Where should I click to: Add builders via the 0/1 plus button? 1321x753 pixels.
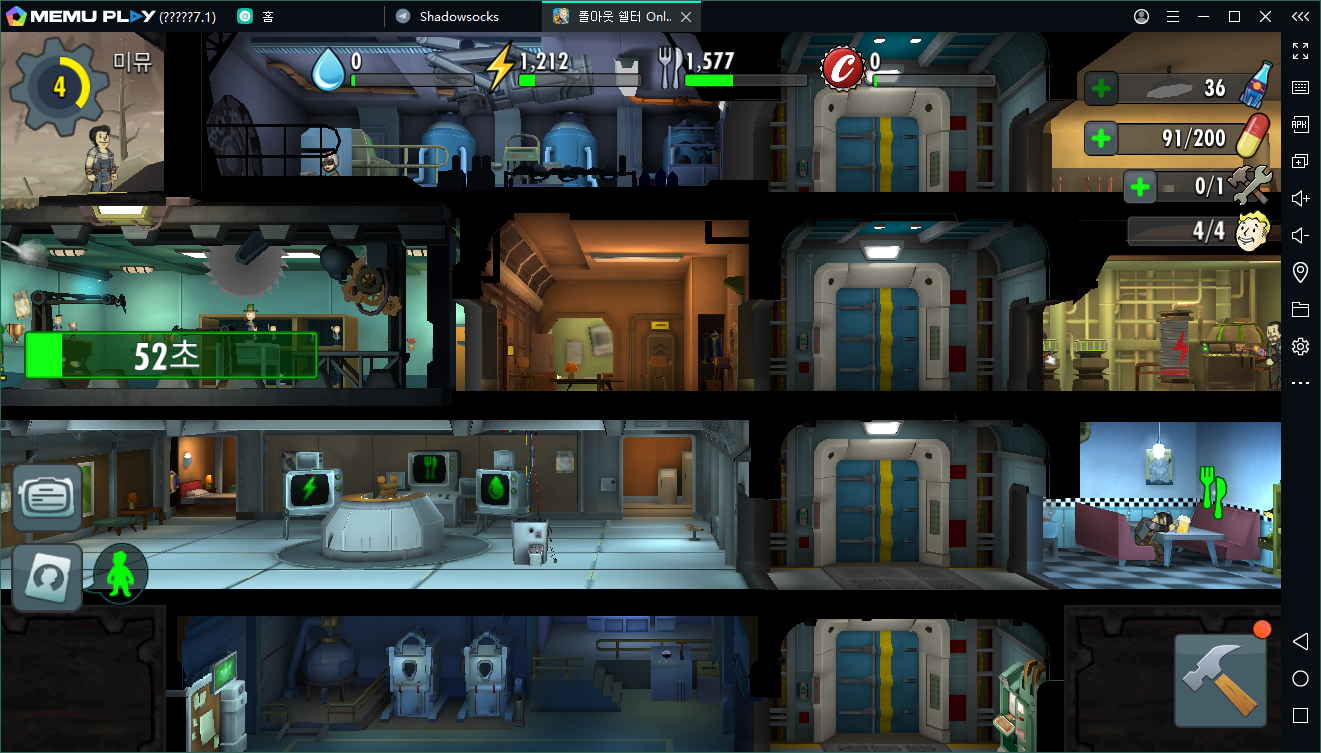(1140, 186)
